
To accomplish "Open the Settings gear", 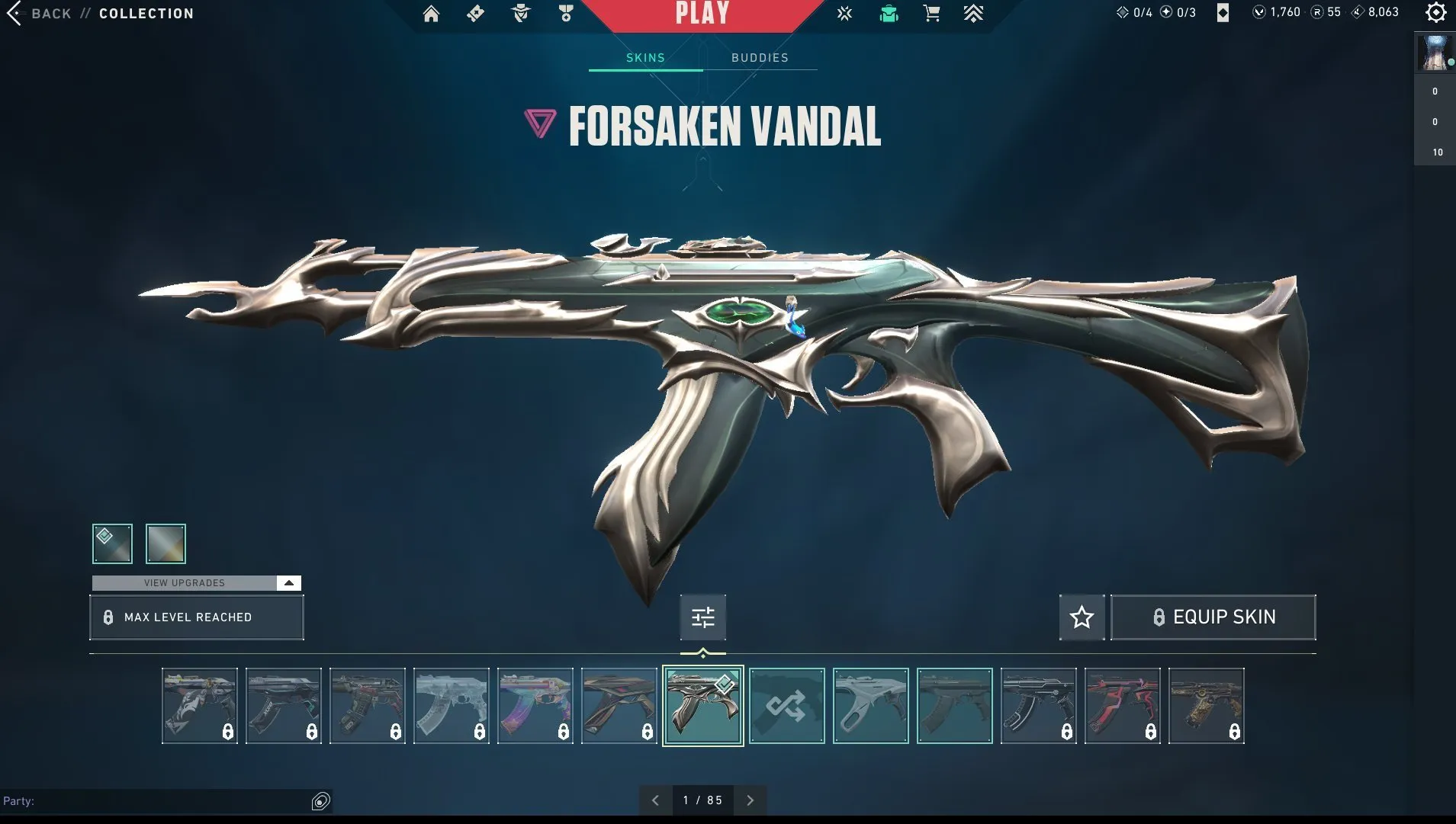I will pyautogui.click(x=1436, y=13).
